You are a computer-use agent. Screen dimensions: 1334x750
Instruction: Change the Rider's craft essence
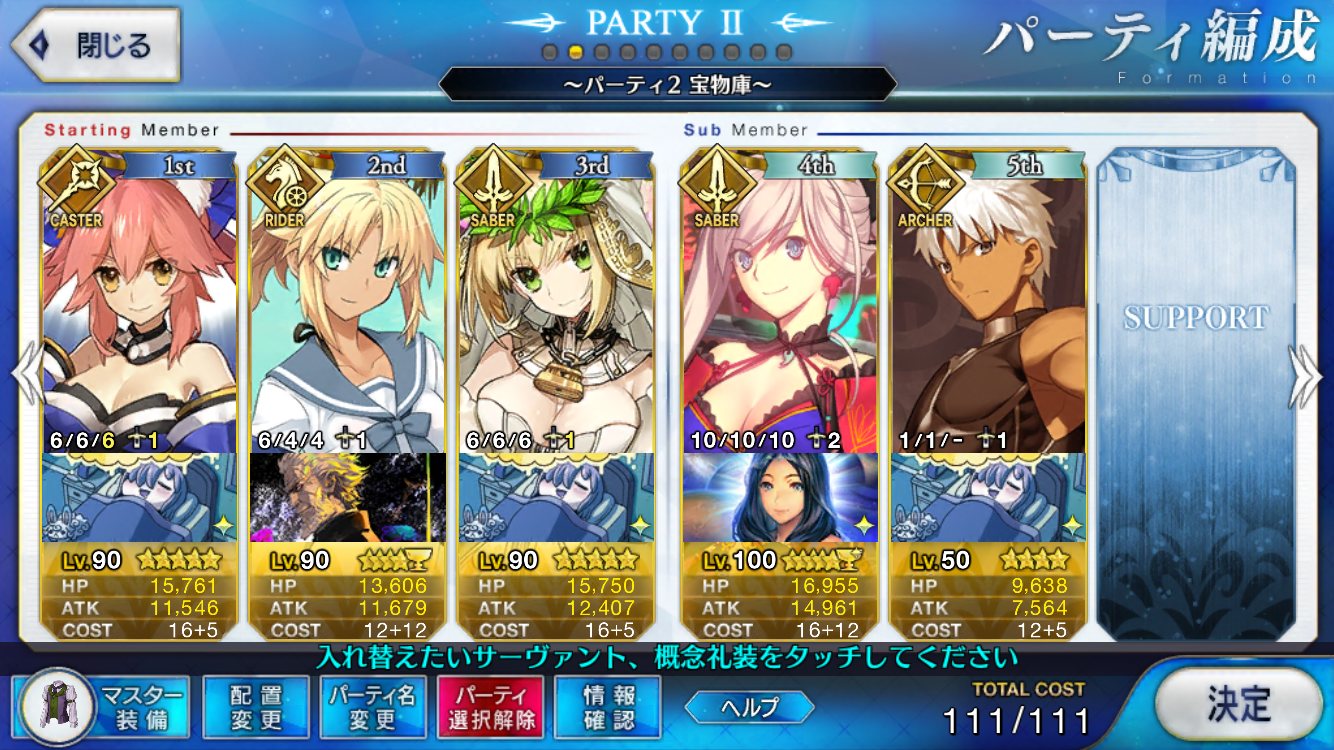pos(347,497)
